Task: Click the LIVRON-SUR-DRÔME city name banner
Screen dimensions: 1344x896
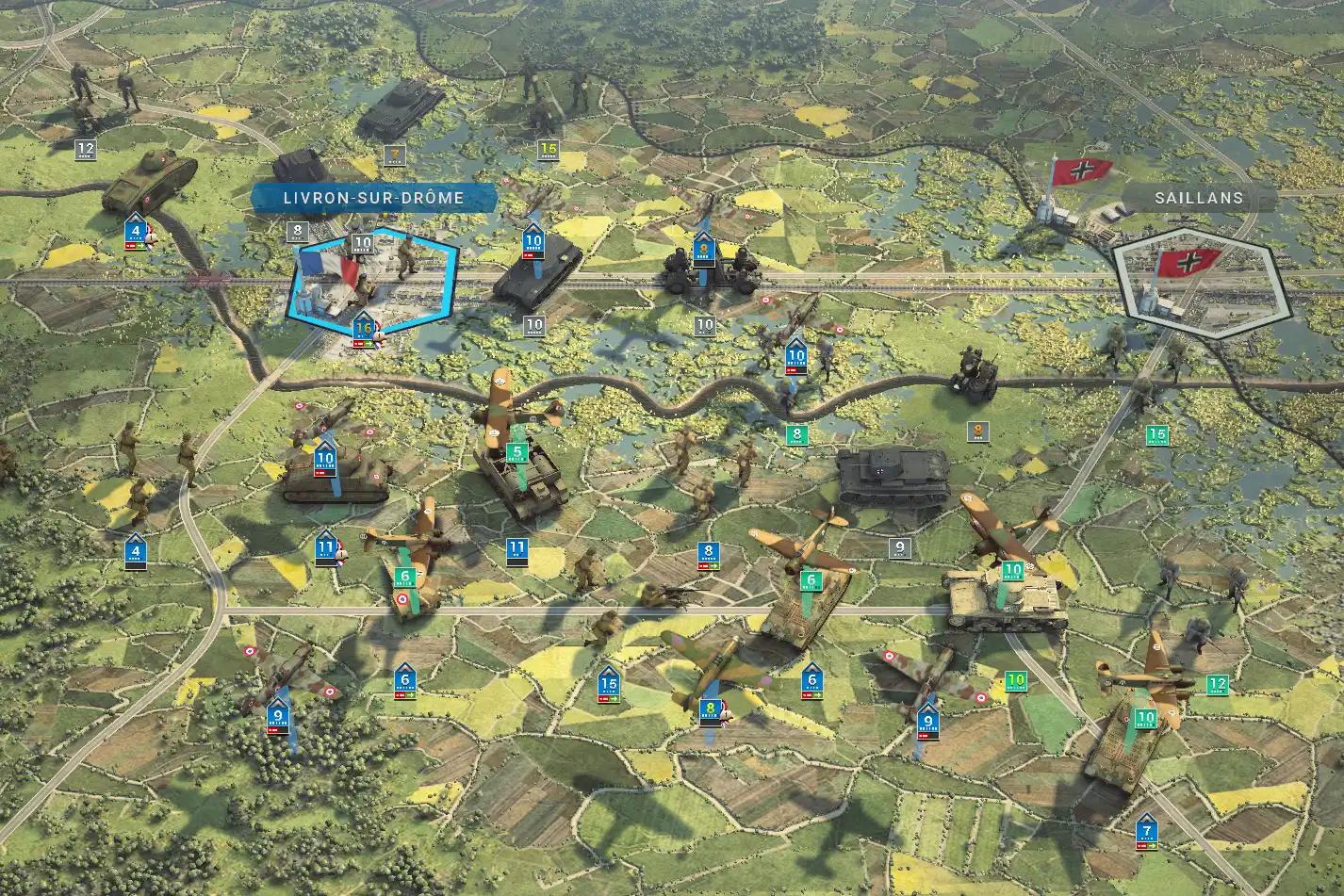Action: [371, 198]
